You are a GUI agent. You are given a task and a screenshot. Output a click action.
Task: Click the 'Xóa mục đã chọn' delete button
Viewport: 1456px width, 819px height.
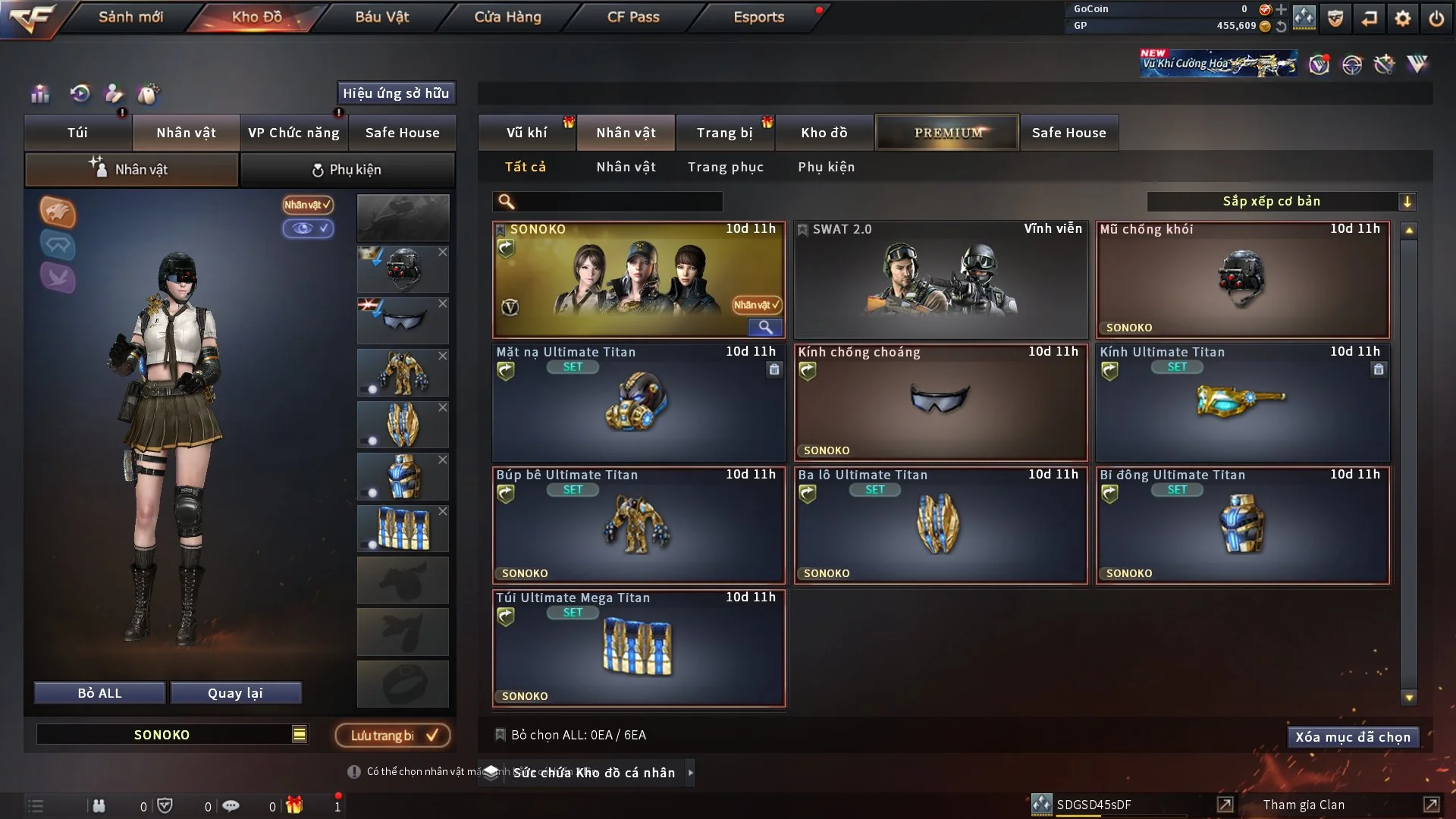click(x=1353, y=736)
